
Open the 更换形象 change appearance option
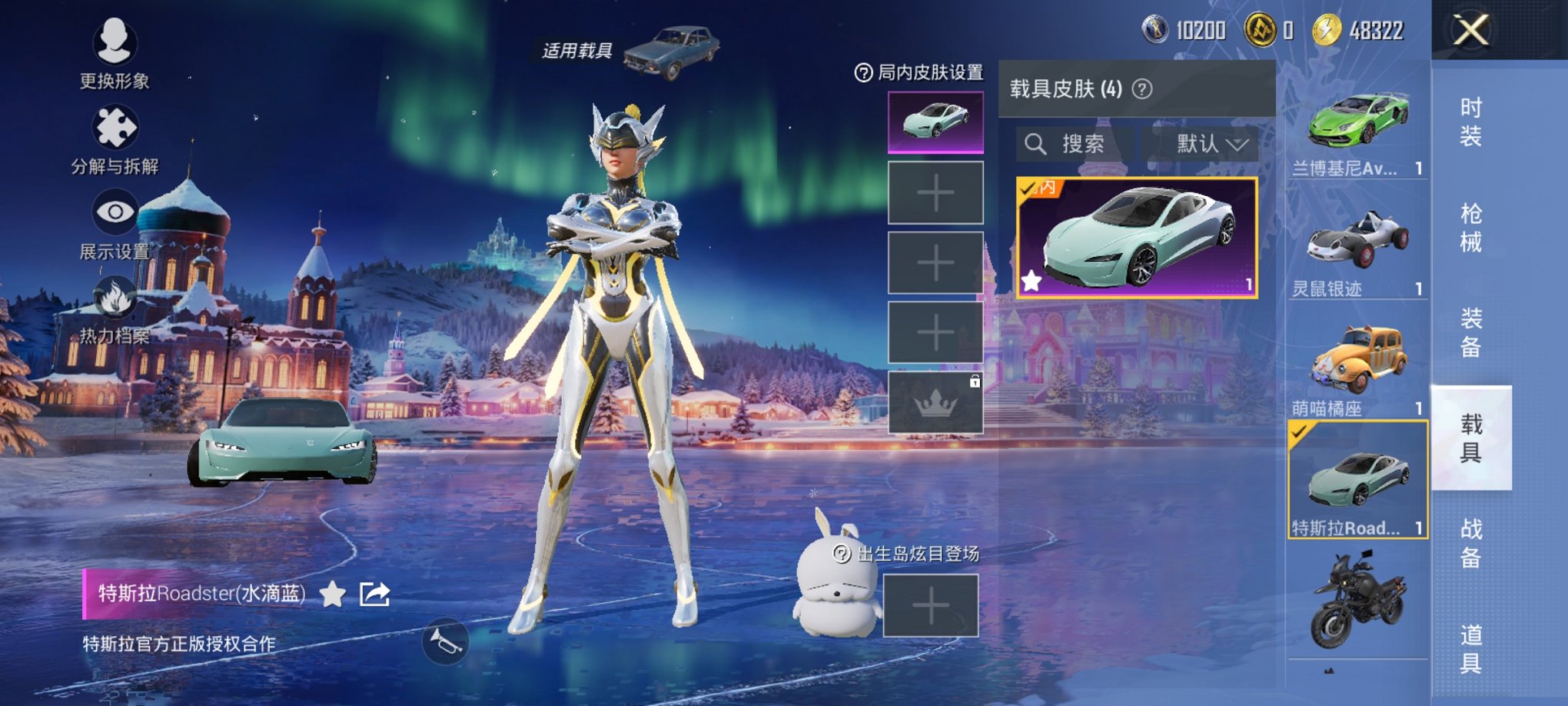click(115, 49)
